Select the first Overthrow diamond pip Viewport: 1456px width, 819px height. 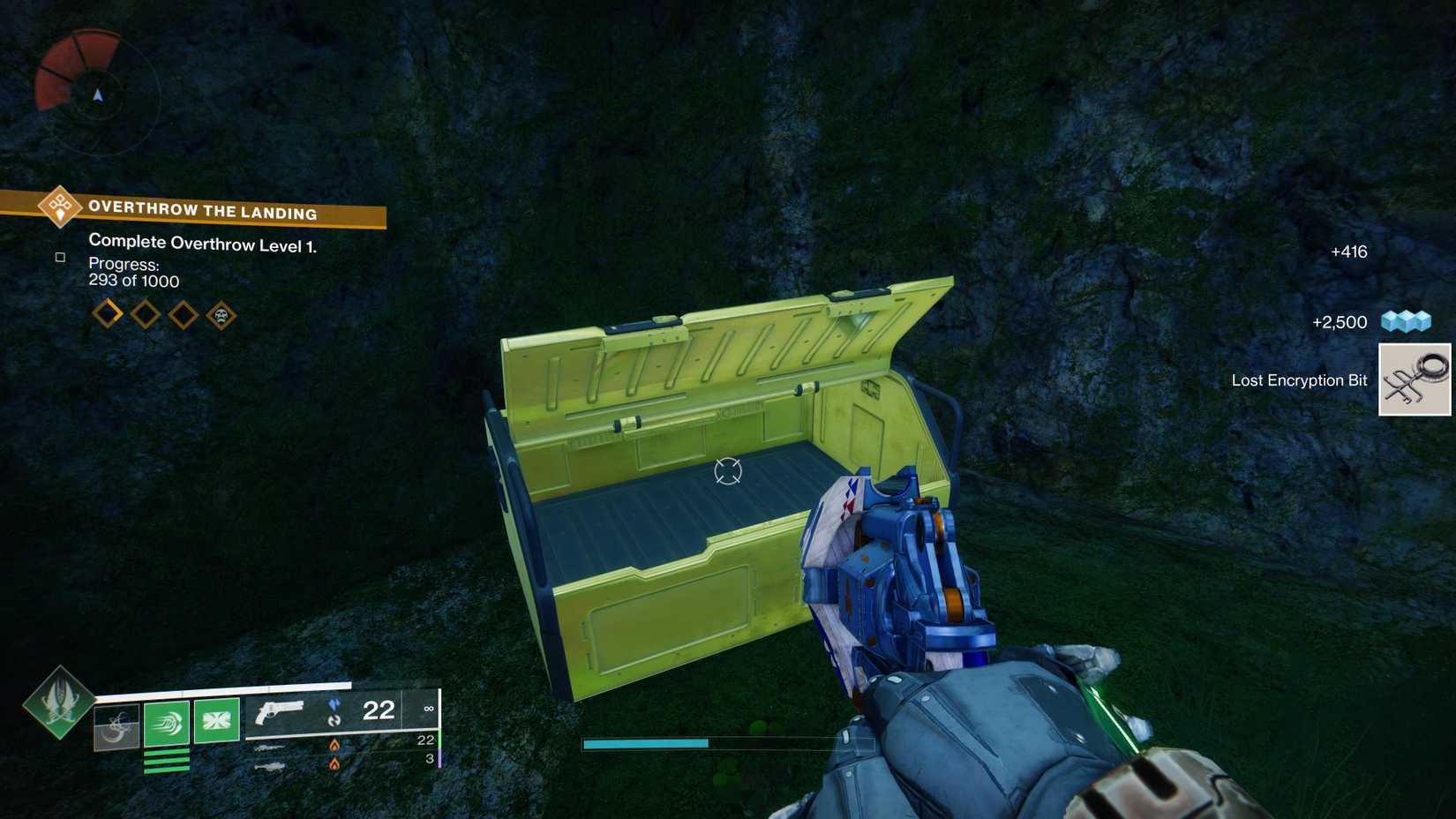107,313
